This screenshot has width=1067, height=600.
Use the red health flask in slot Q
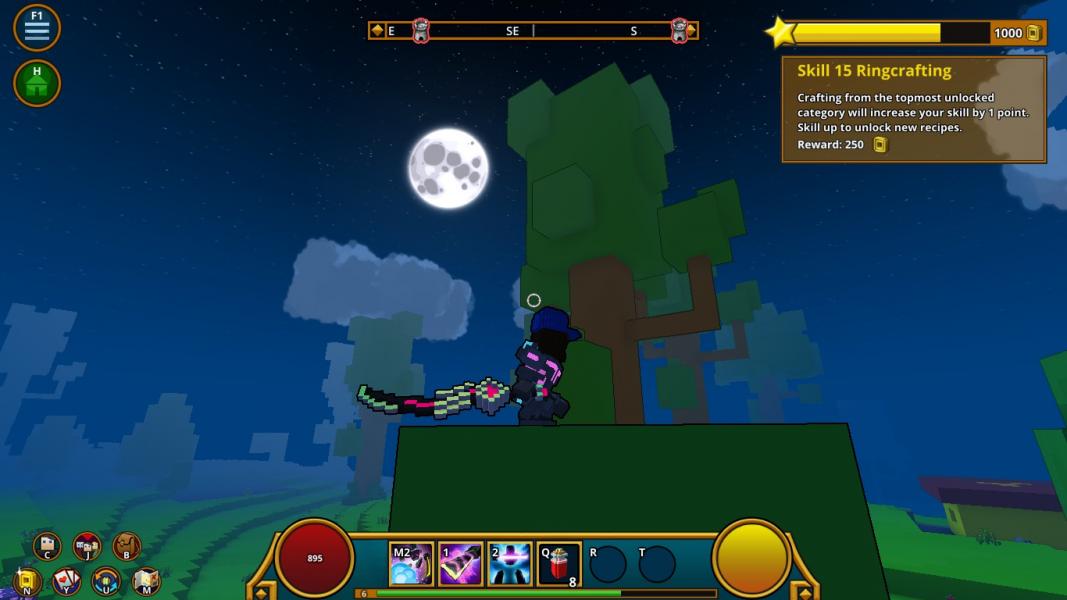(559, 565)
